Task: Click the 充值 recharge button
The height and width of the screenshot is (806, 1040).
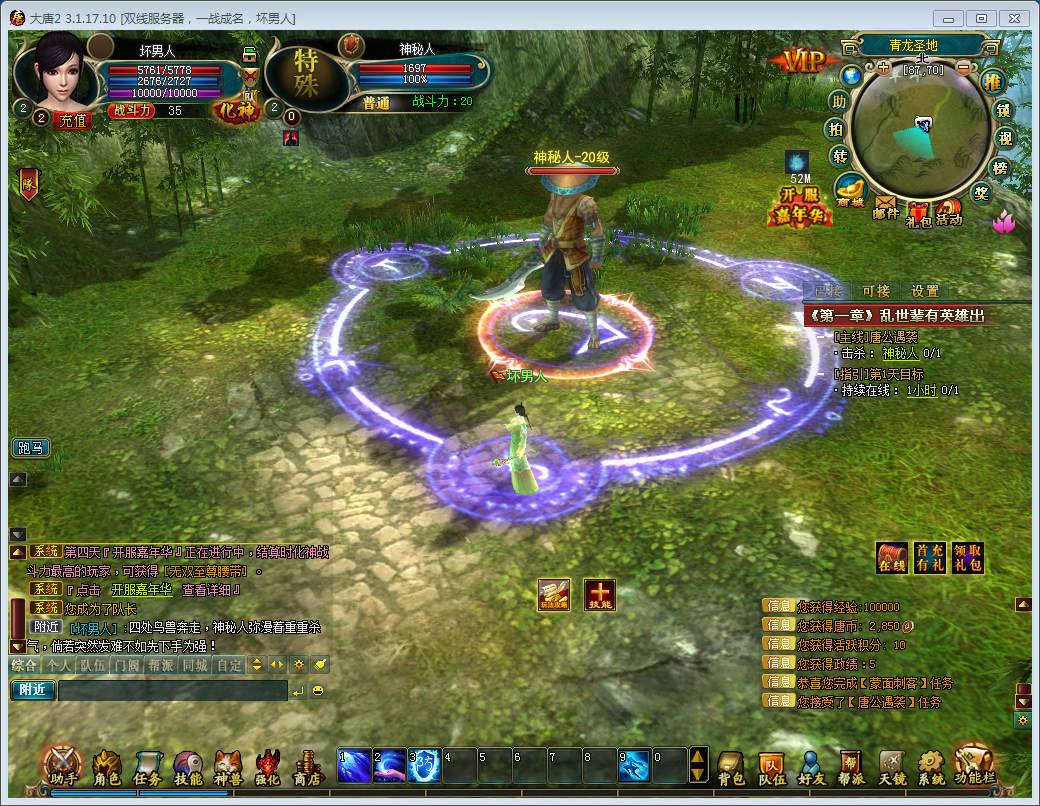Action: click(x=73, y=120)
